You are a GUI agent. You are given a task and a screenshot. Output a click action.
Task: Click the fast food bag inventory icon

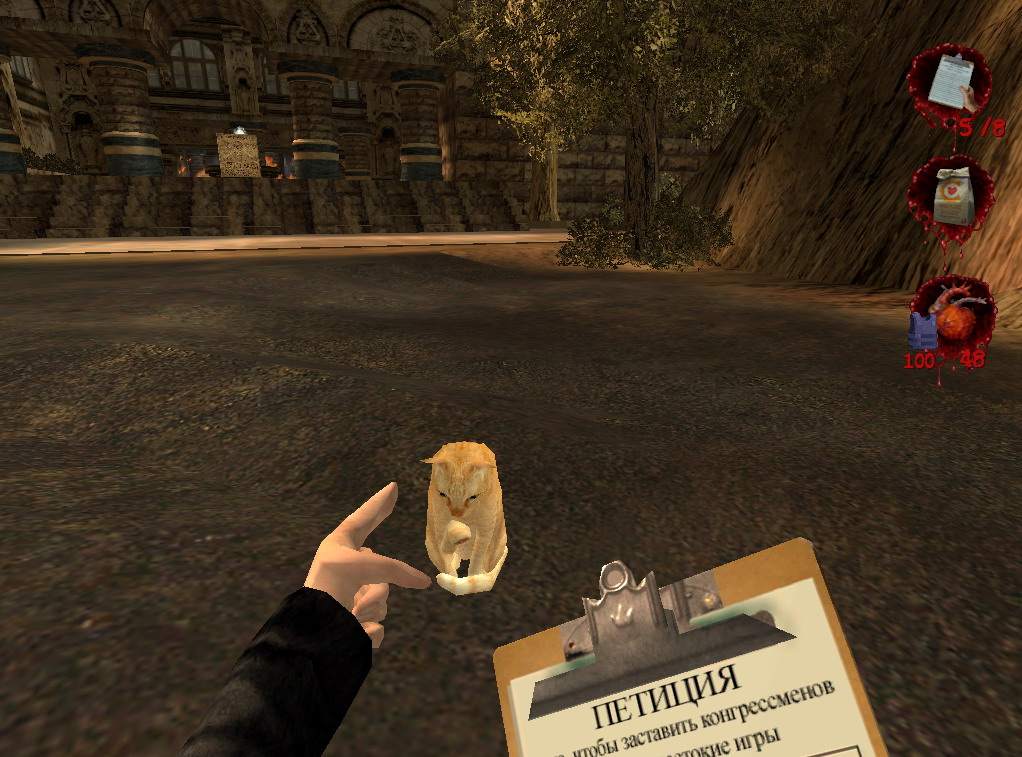coord(950,196)
